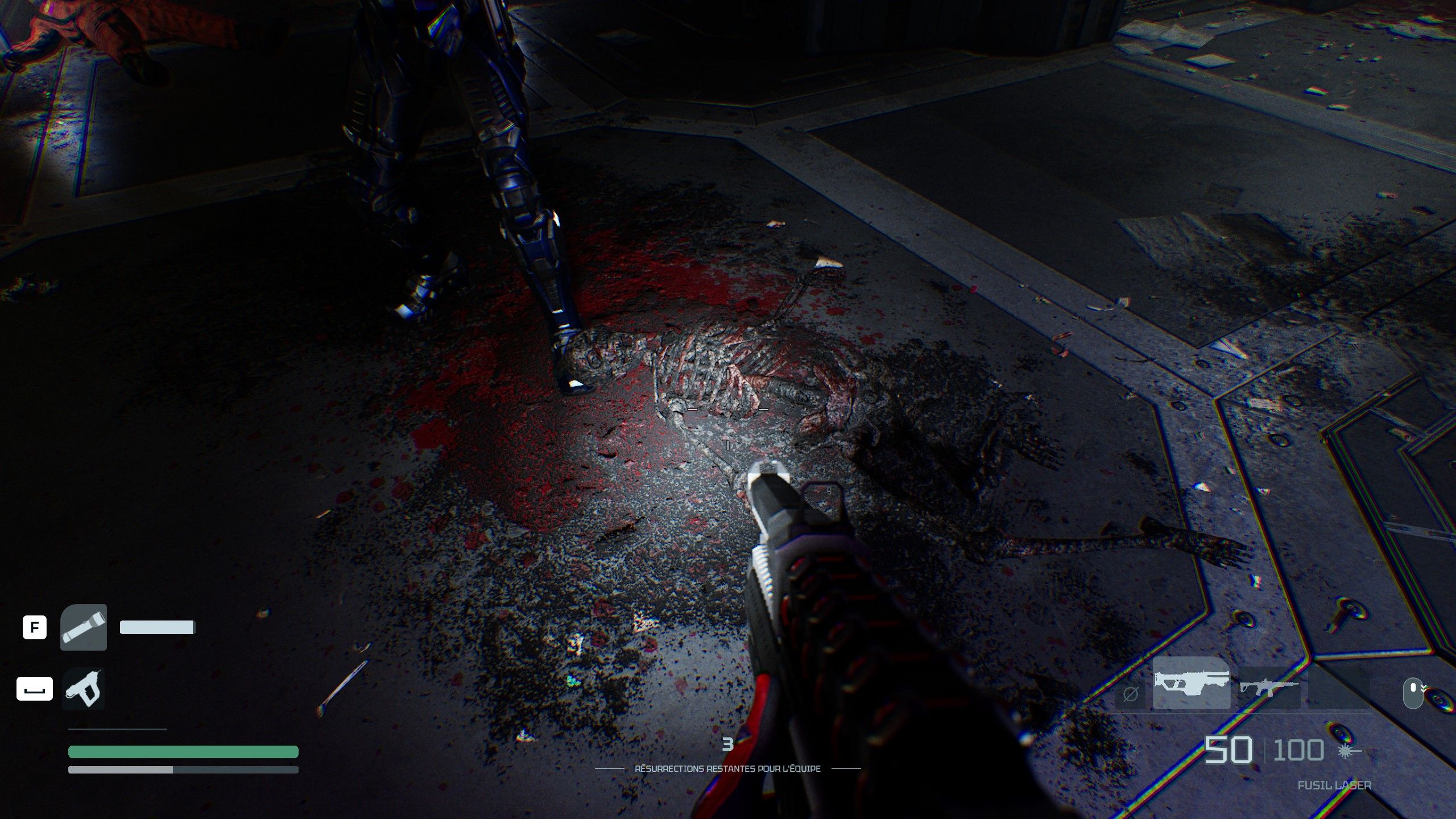Activate the handheld tool gun icon
The width and height of the screenshot is (1456, 819).
84,689
